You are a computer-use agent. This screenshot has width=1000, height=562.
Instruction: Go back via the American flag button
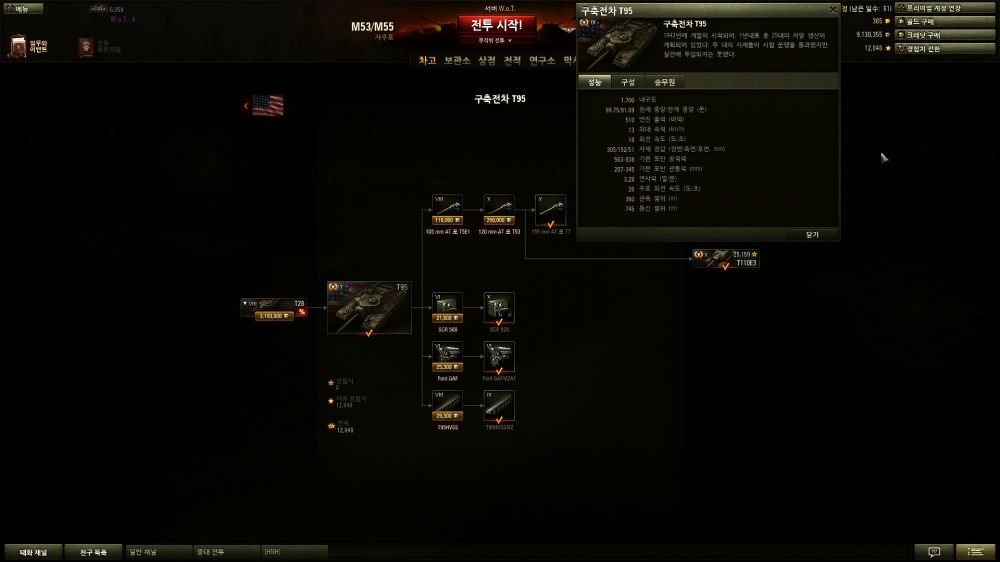coord(264,105)
